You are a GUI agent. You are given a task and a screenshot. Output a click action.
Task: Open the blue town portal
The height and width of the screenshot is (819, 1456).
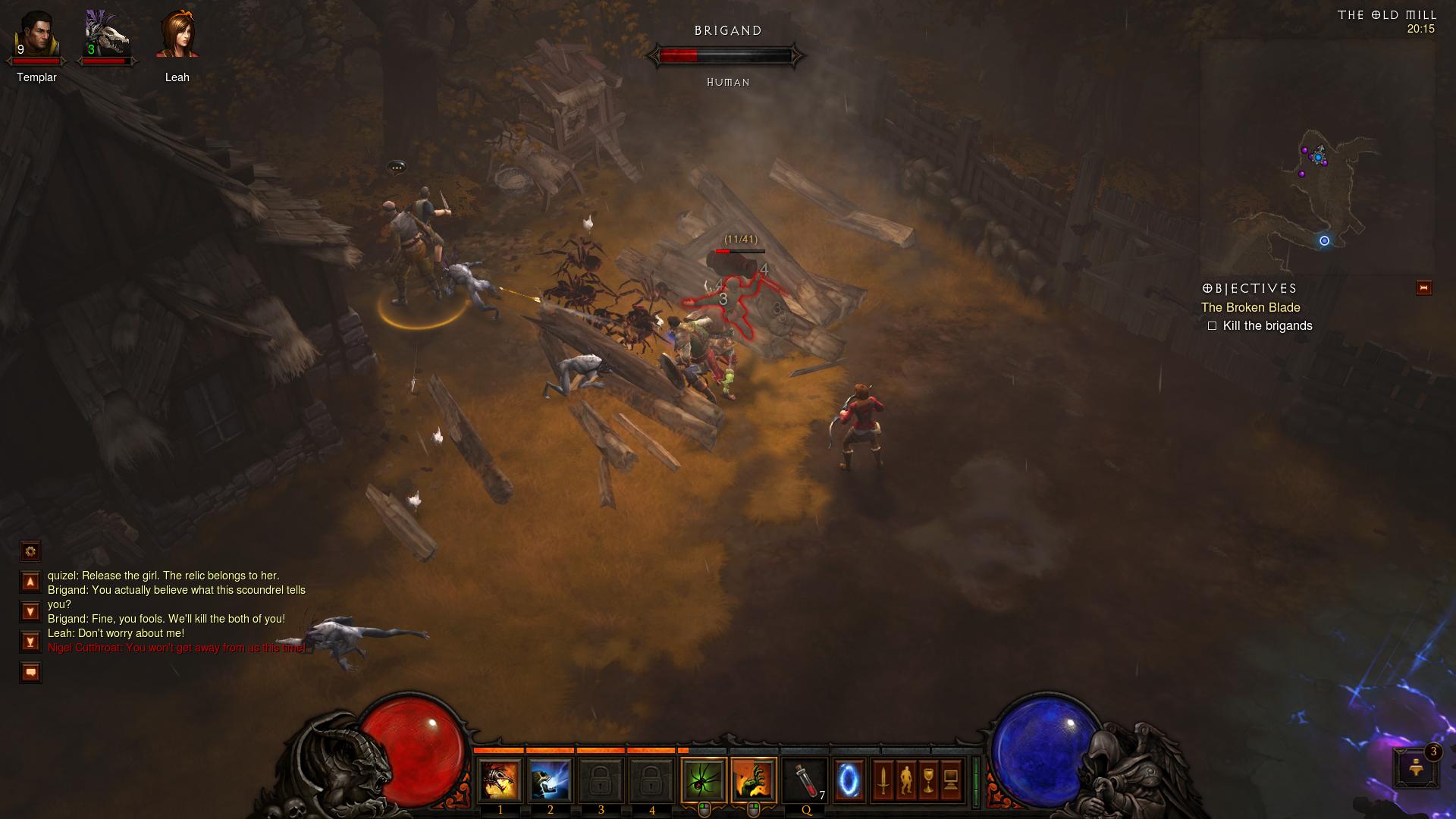pos(849,780)
